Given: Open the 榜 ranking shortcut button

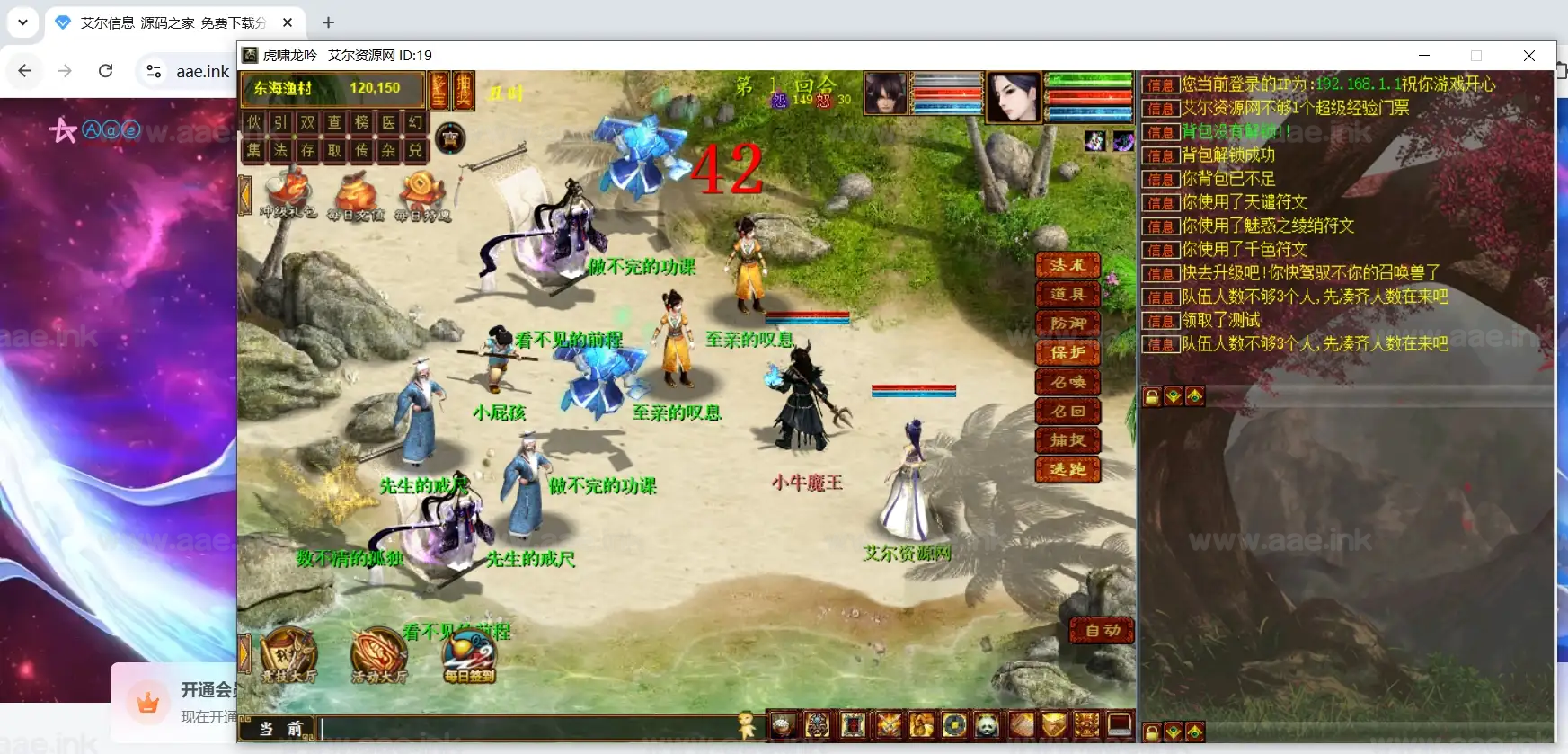Looking at the screenshot, I should (362, 122).
